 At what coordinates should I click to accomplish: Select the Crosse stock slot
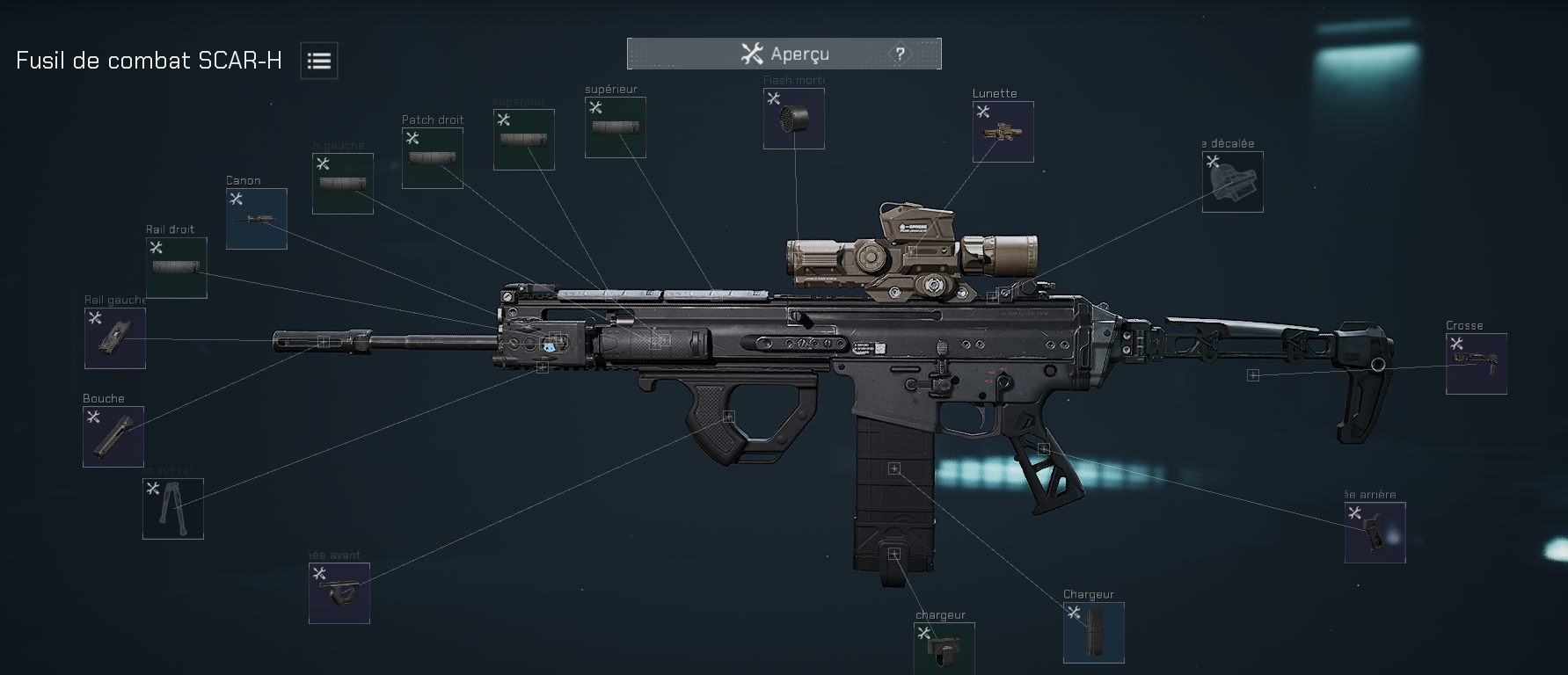click(x=1476, y=364)
